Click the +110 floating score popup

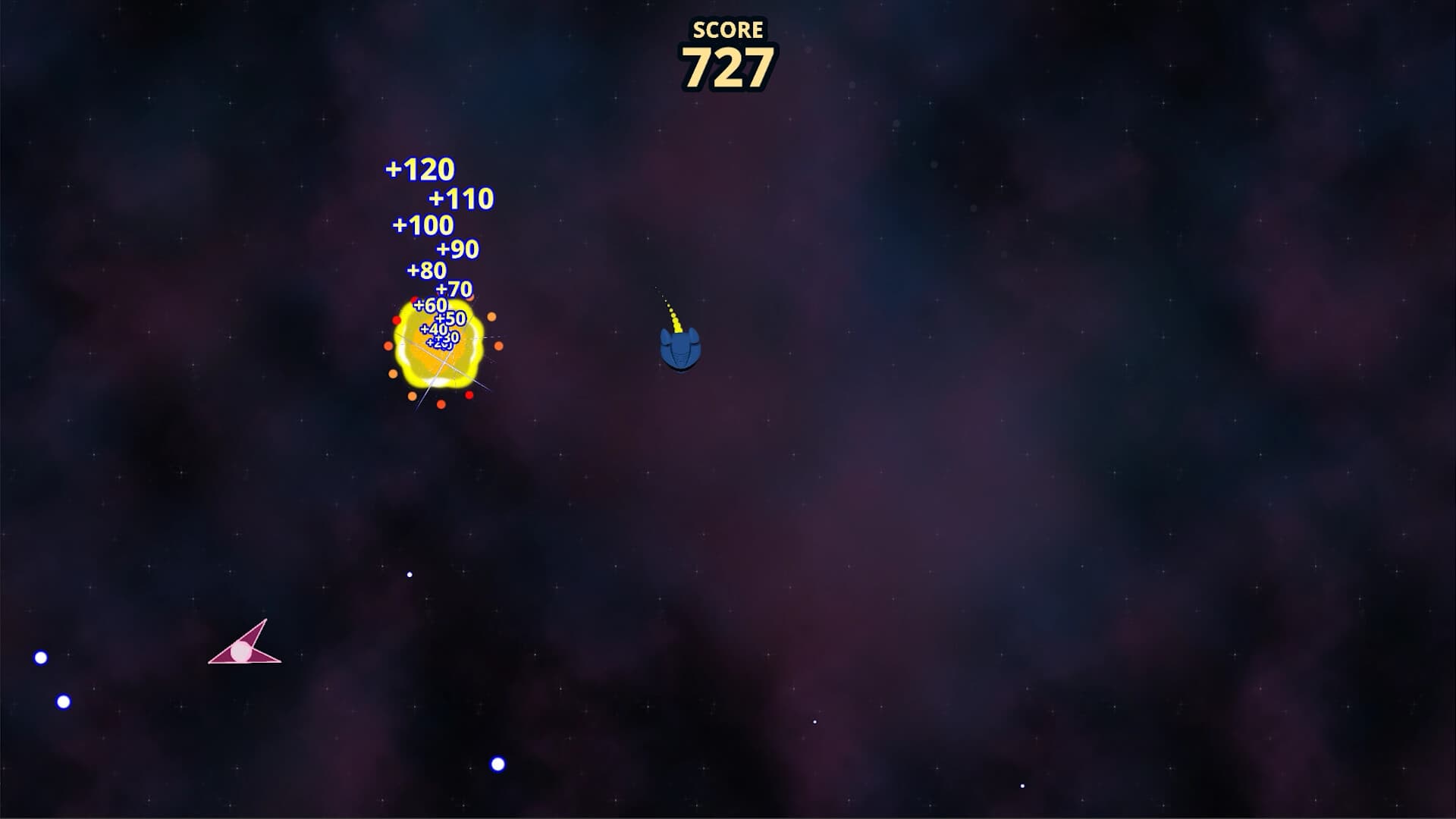coord(462,199)
